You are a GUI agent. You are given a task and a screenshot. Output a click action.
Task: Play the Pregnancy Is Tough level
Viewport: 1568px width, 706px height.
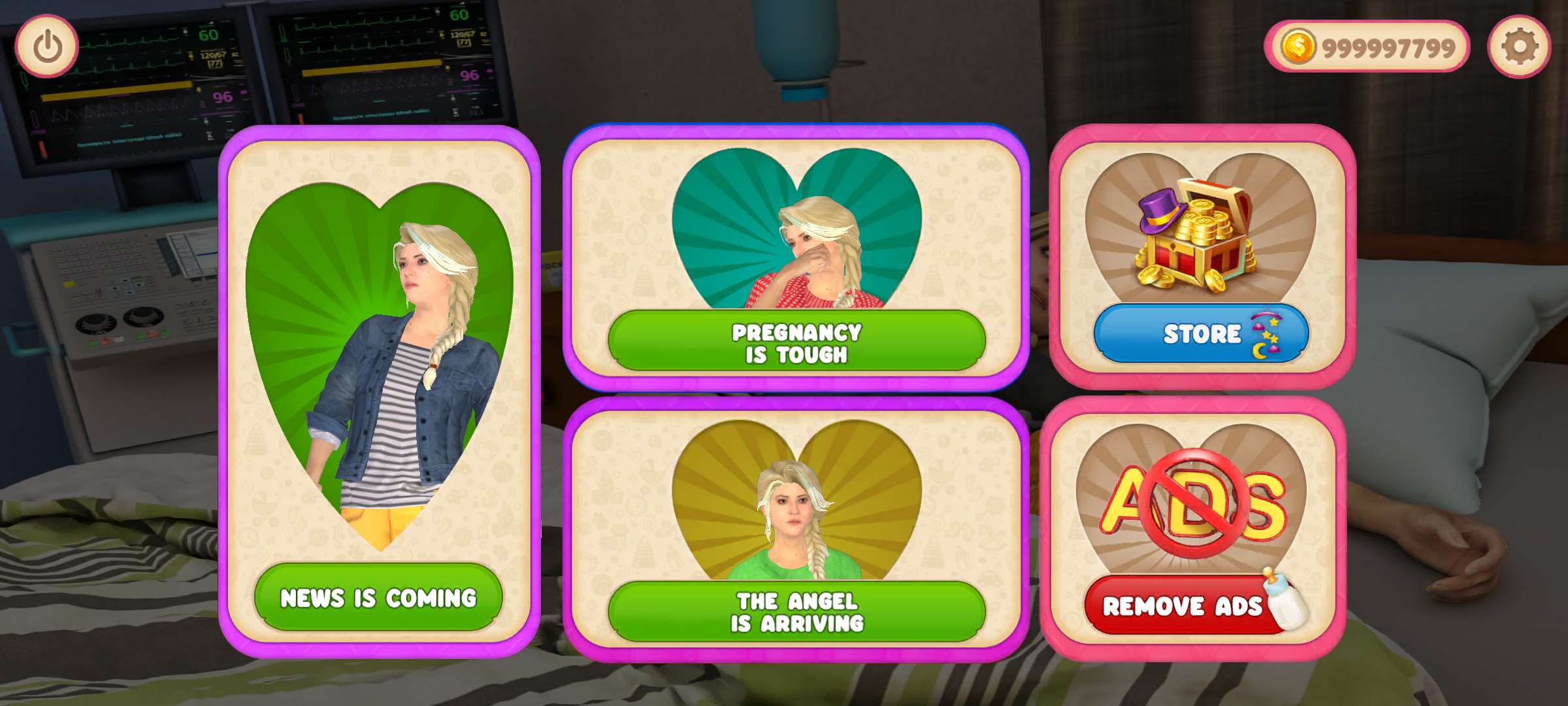tap(796, 343)
